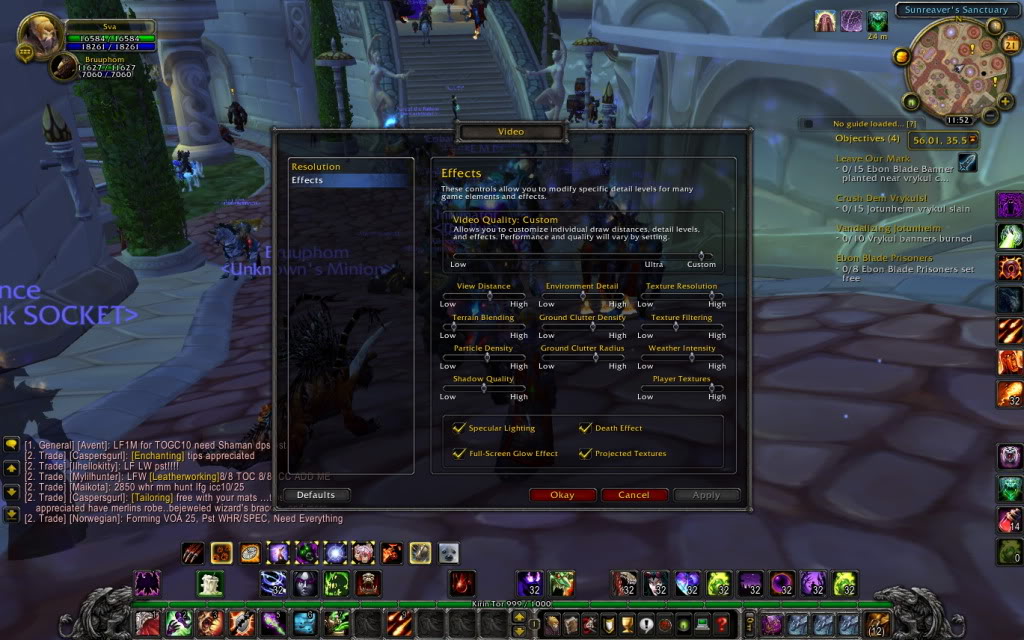
Task: Select the Bruuphom pet portrait
Action: point(64,67)
